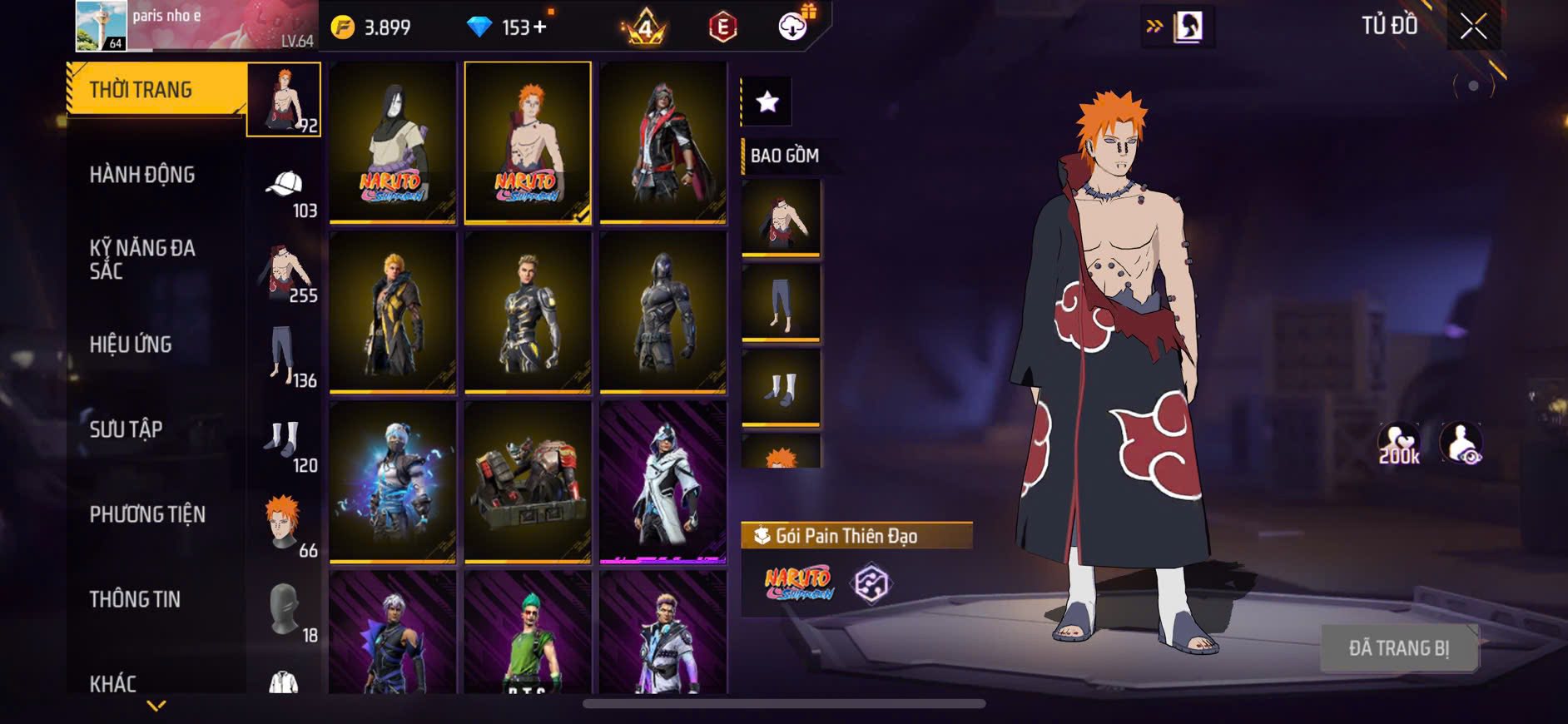Viewport: 1568px width, 724px height.
Task: Click the star favorite button
Action: click(767, 102)
